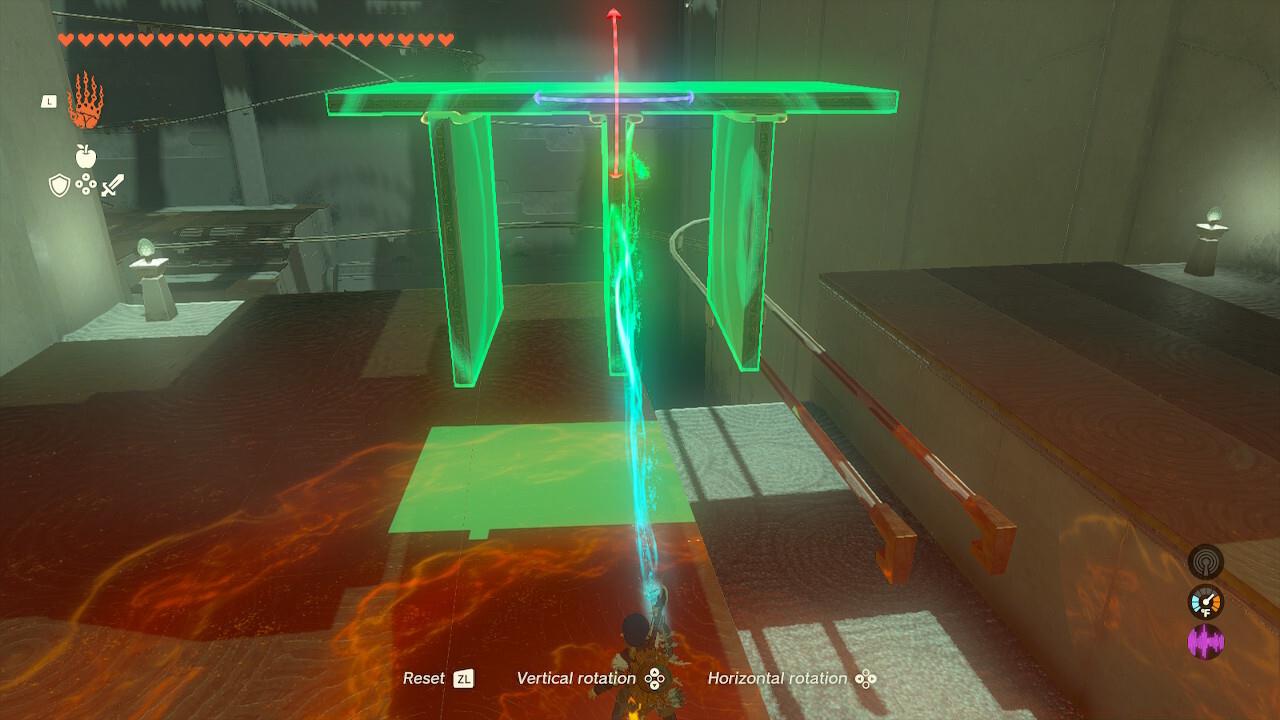Click the Vertical rotation label
This screenshot has height=720, width=1280.
point(576,677)
